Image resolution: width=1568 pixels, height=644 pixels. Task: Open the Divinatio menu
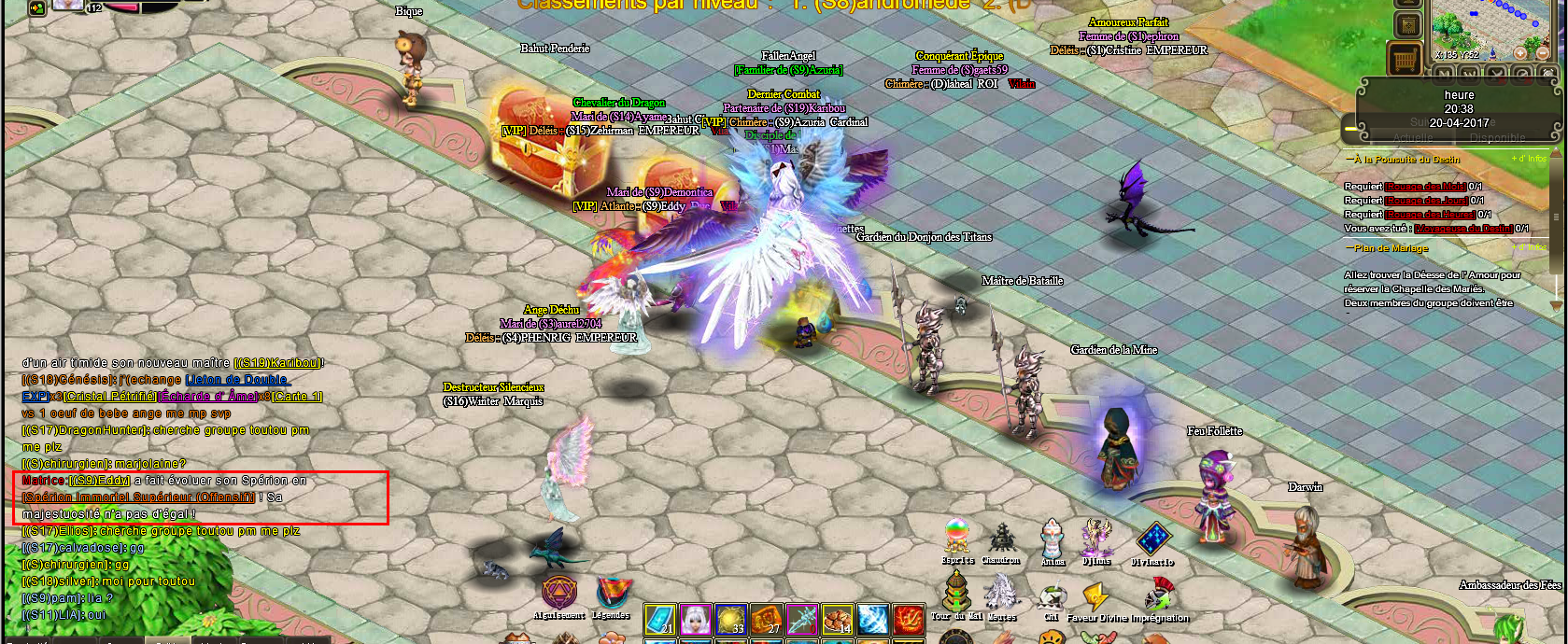click(x=1153, y=539)
